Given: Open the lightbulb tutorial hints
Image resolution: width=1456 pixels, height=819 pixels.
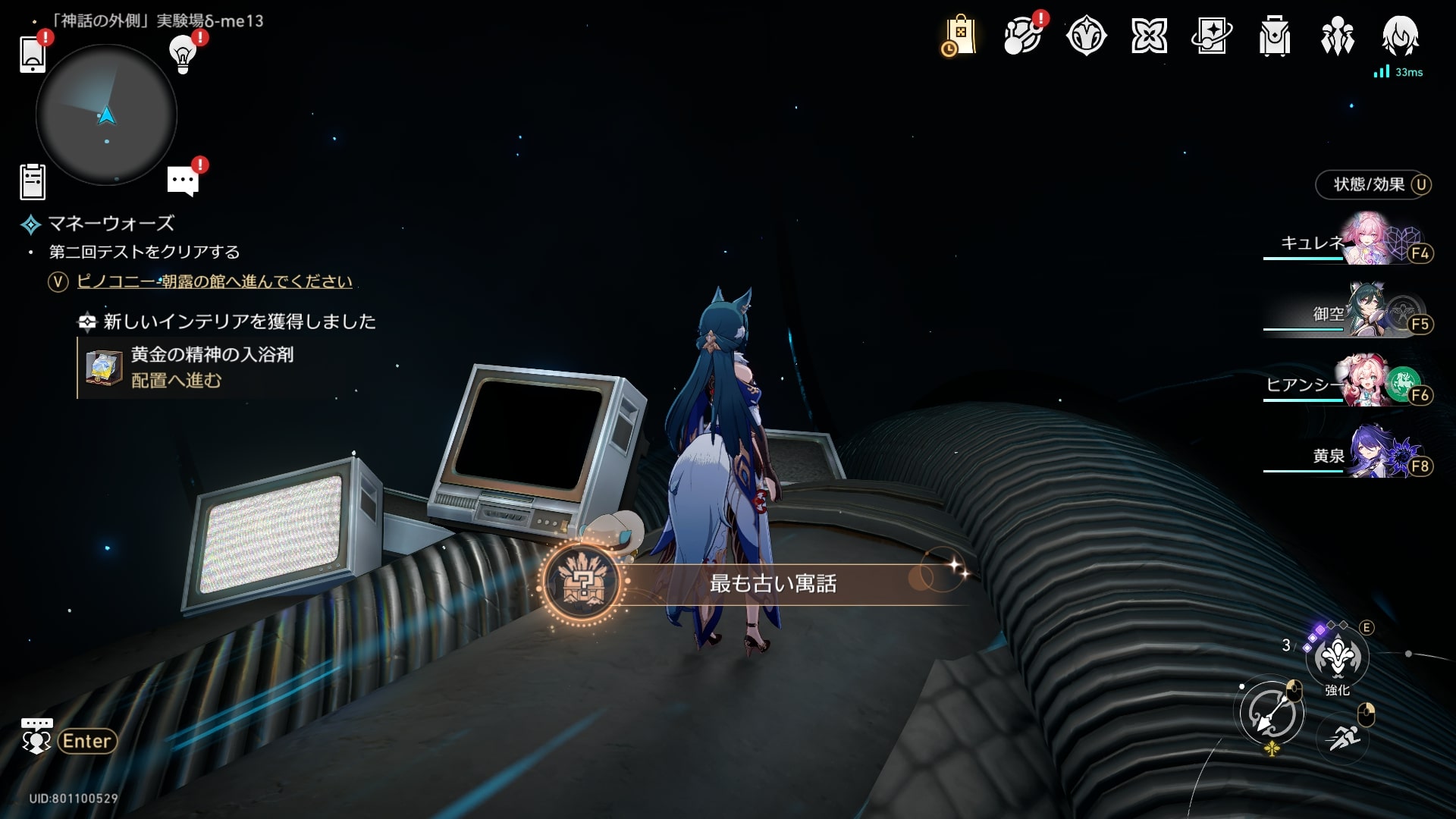Looking at the screenshot, I should [183, 53].
